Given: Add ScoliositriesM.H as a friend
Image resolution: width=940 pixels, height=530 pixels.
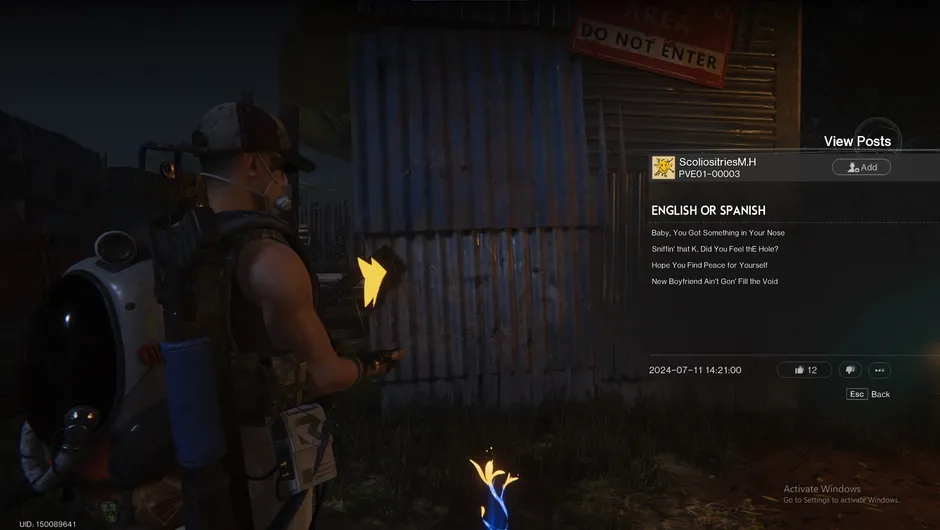Looking at the screenshot, I should click(x=861, y=167).
